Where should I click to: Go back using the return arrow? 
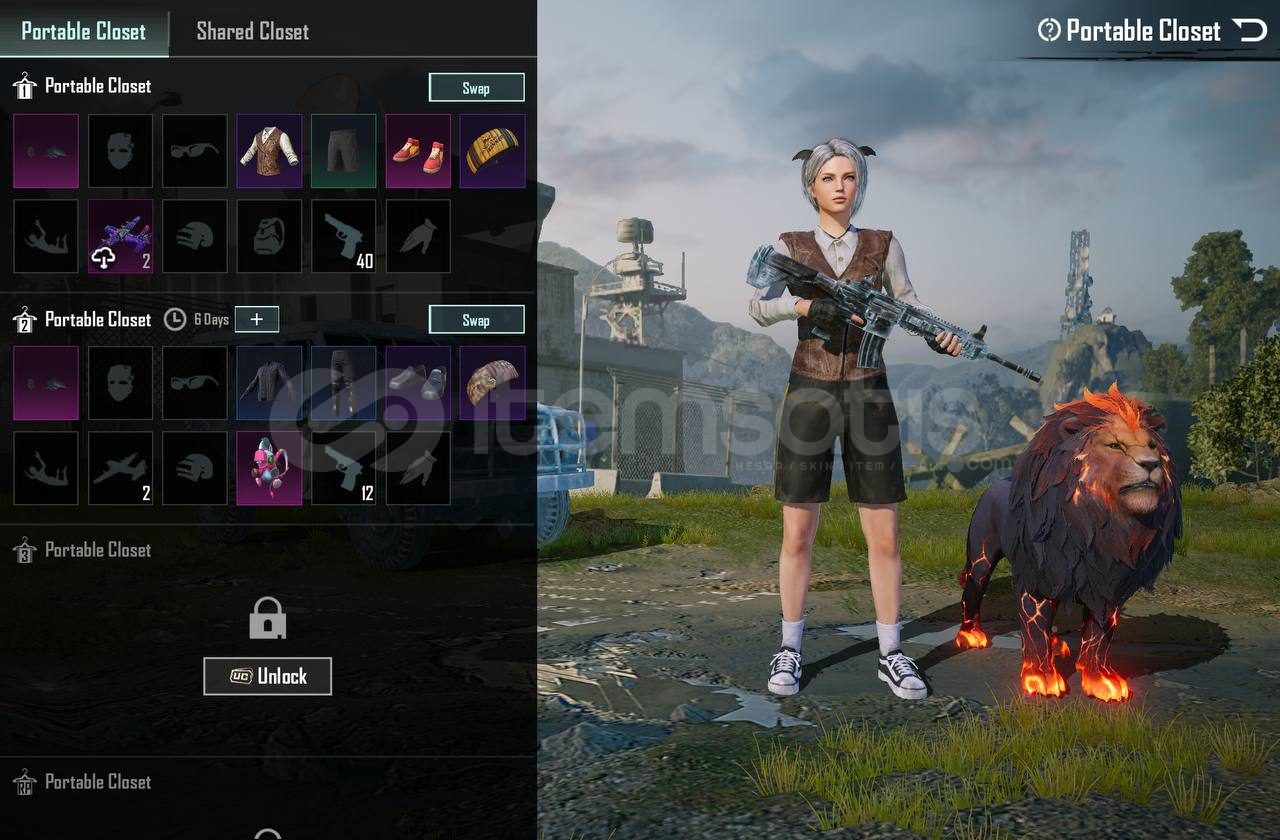[1249, 30]
